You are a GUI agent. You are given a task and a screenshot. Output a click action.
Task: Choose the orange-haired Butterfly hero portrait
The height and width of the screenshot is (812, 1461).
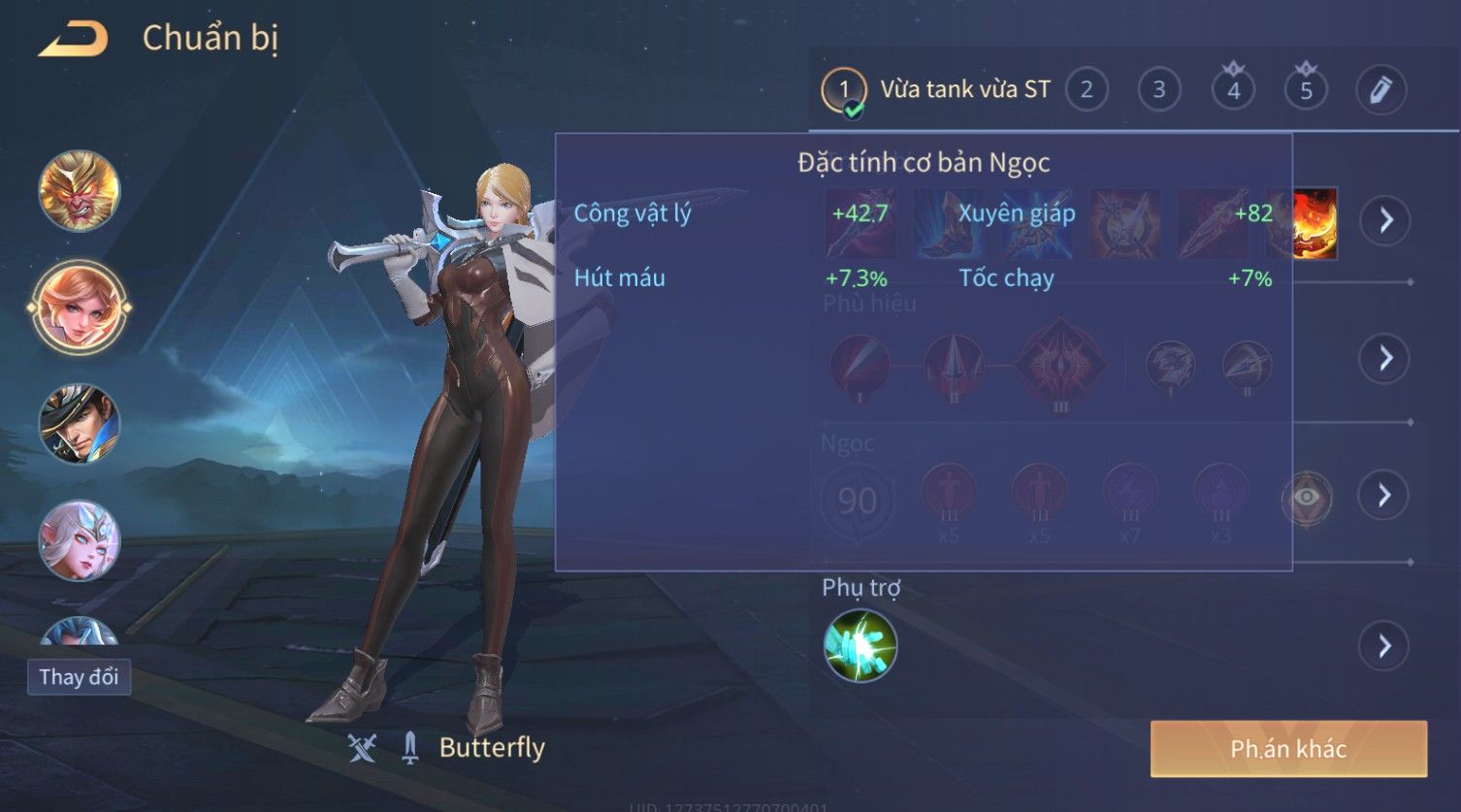[79, 308]
